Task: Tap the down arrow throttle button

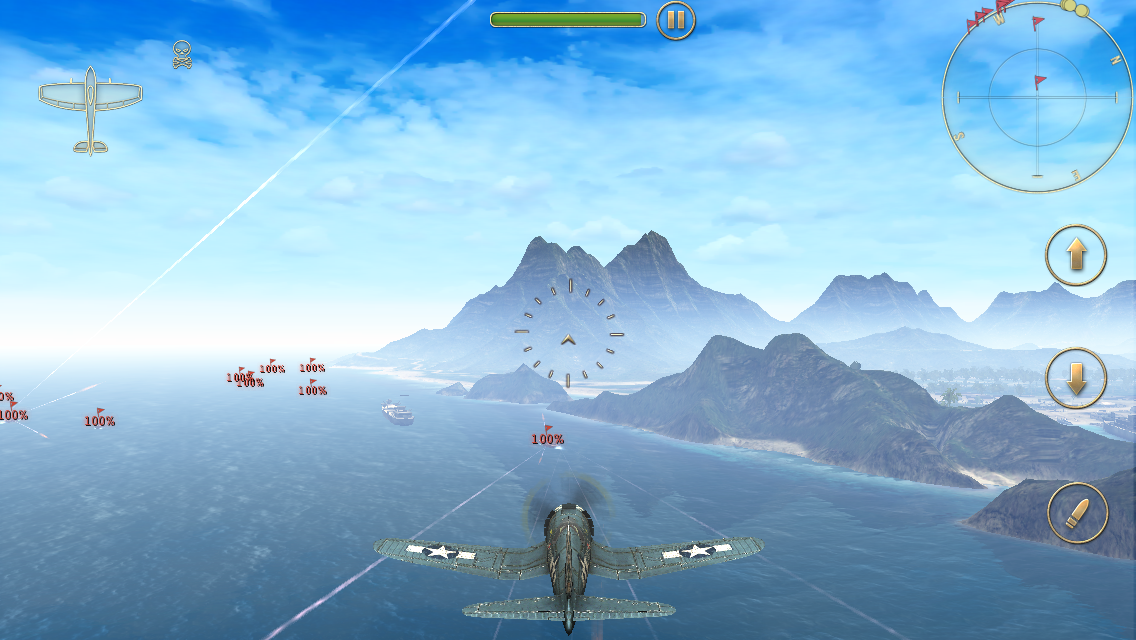Action: [1076, 379]
